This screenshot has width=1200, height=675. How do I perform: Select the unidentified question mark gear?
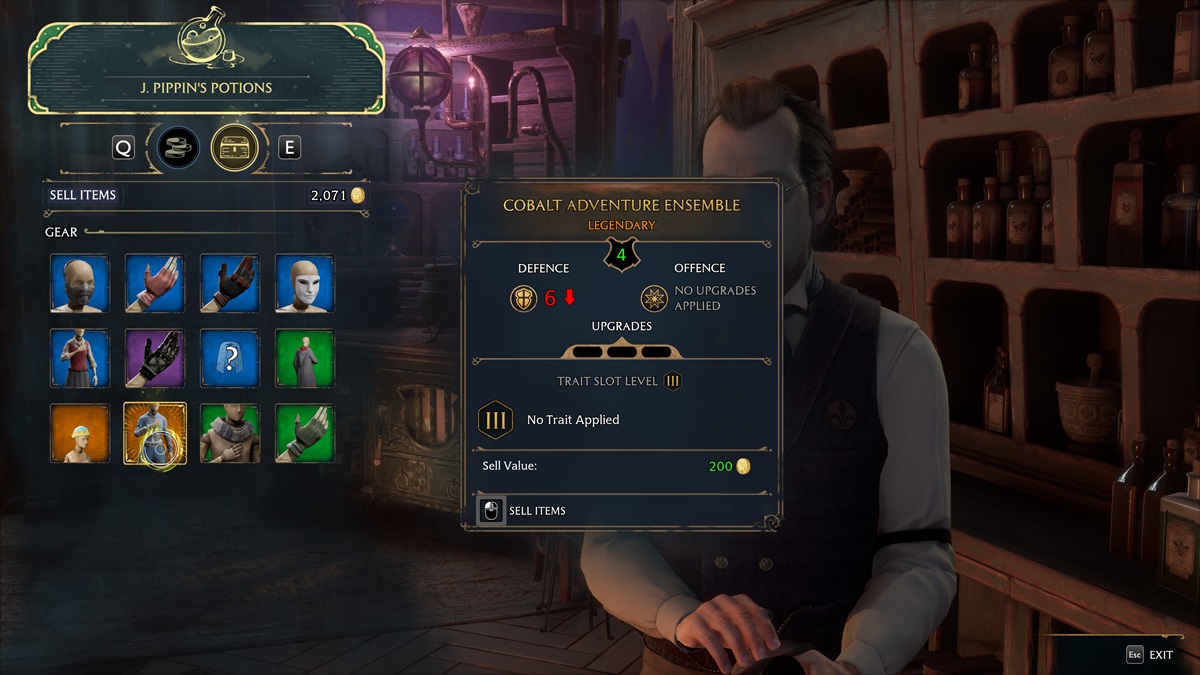pos(230,358)
